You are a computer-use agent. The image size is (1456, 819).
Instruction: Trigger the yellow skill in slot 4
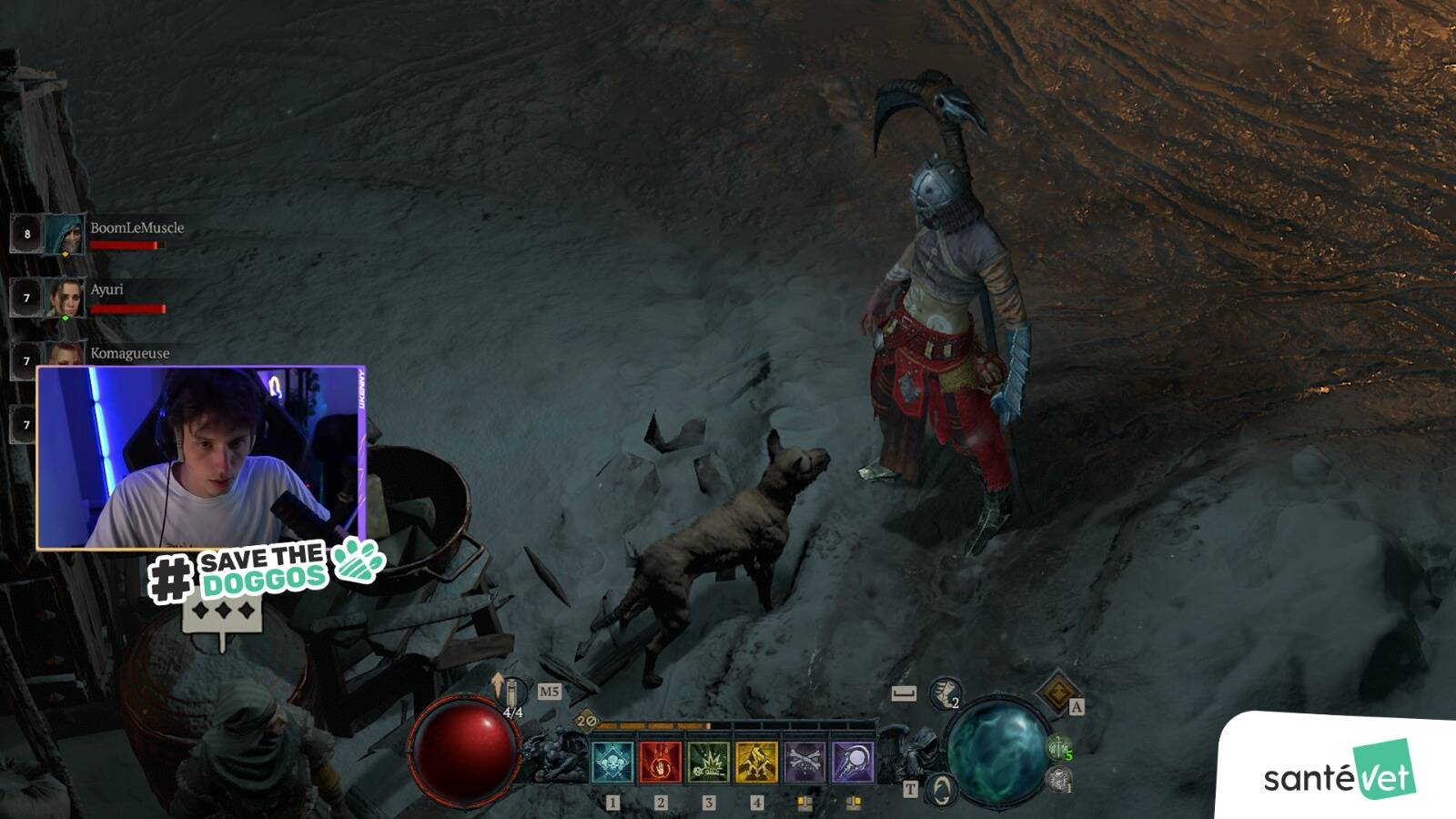pos(757,763)
